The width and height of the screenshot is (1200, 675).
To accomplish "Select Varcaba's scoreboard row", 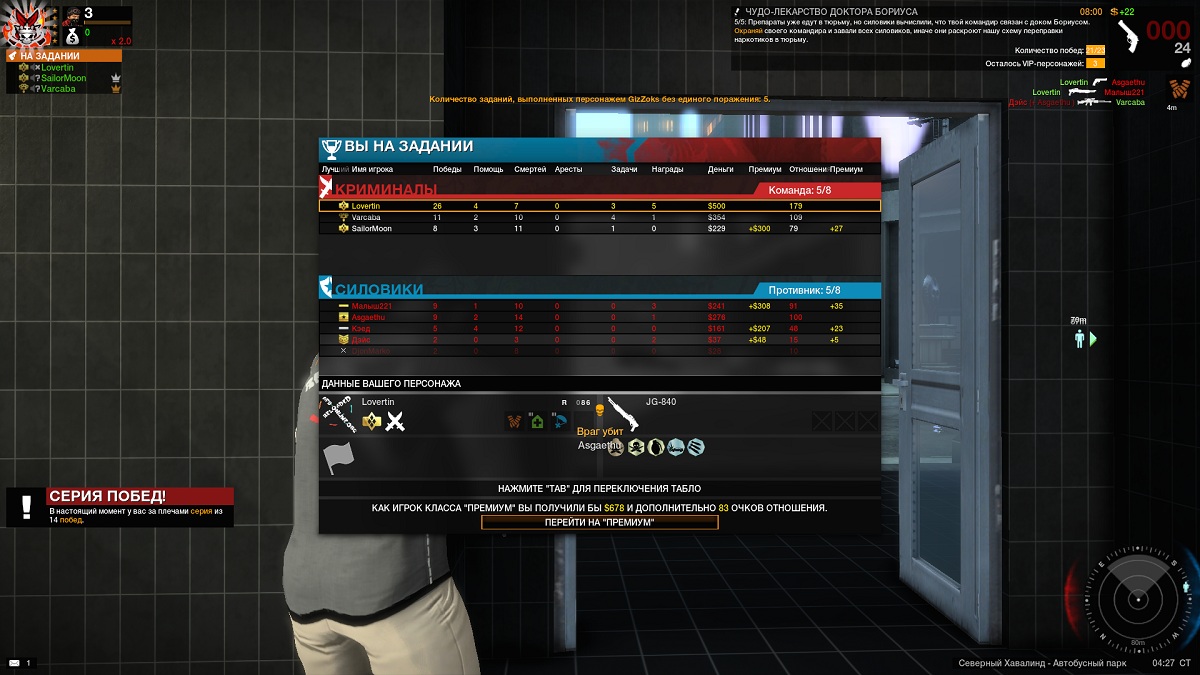I will pyautogui.click(x=599, y=217).
